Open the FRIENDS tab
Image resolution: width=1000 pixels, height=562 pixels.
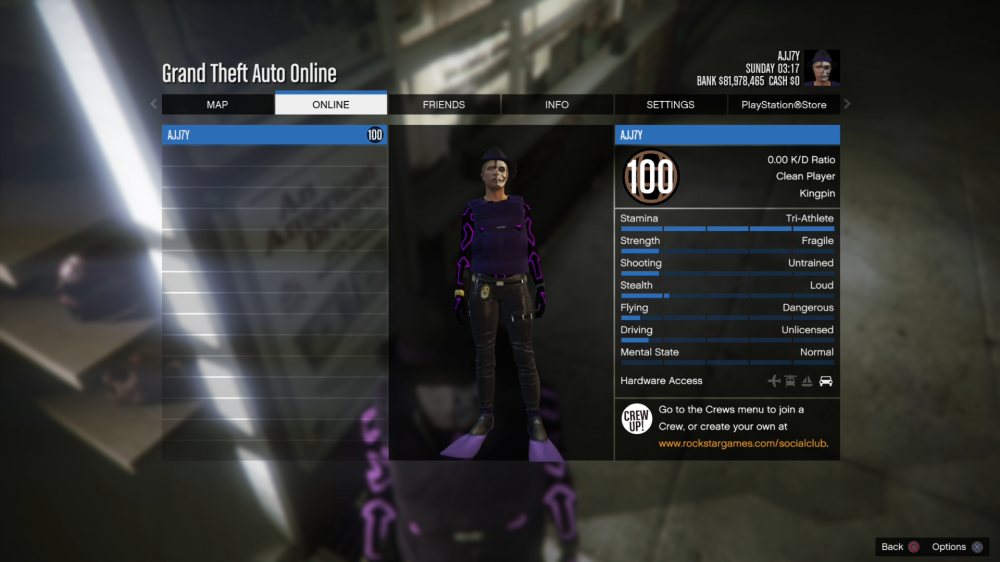coord(444,105)
